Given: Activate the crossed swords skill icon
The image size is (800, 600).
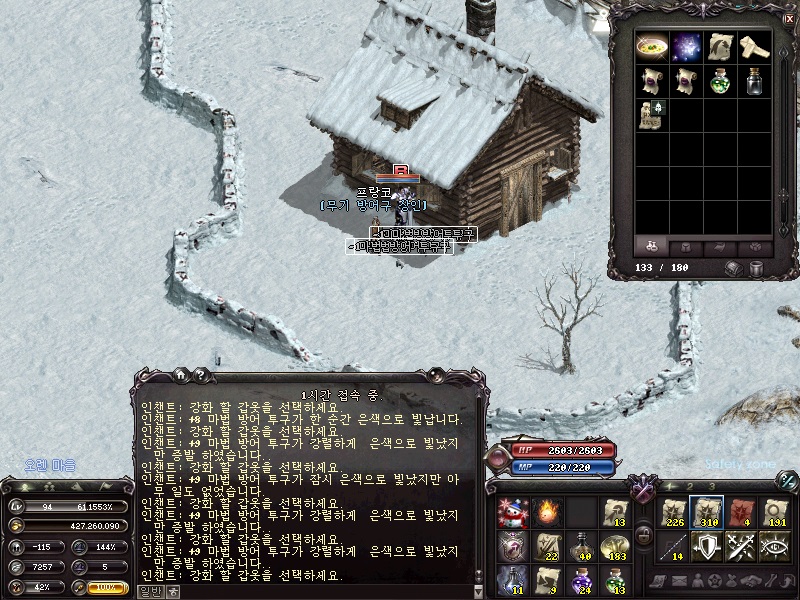Looking at the screenshot, I should pyautogui.click(x=741, y=546).
